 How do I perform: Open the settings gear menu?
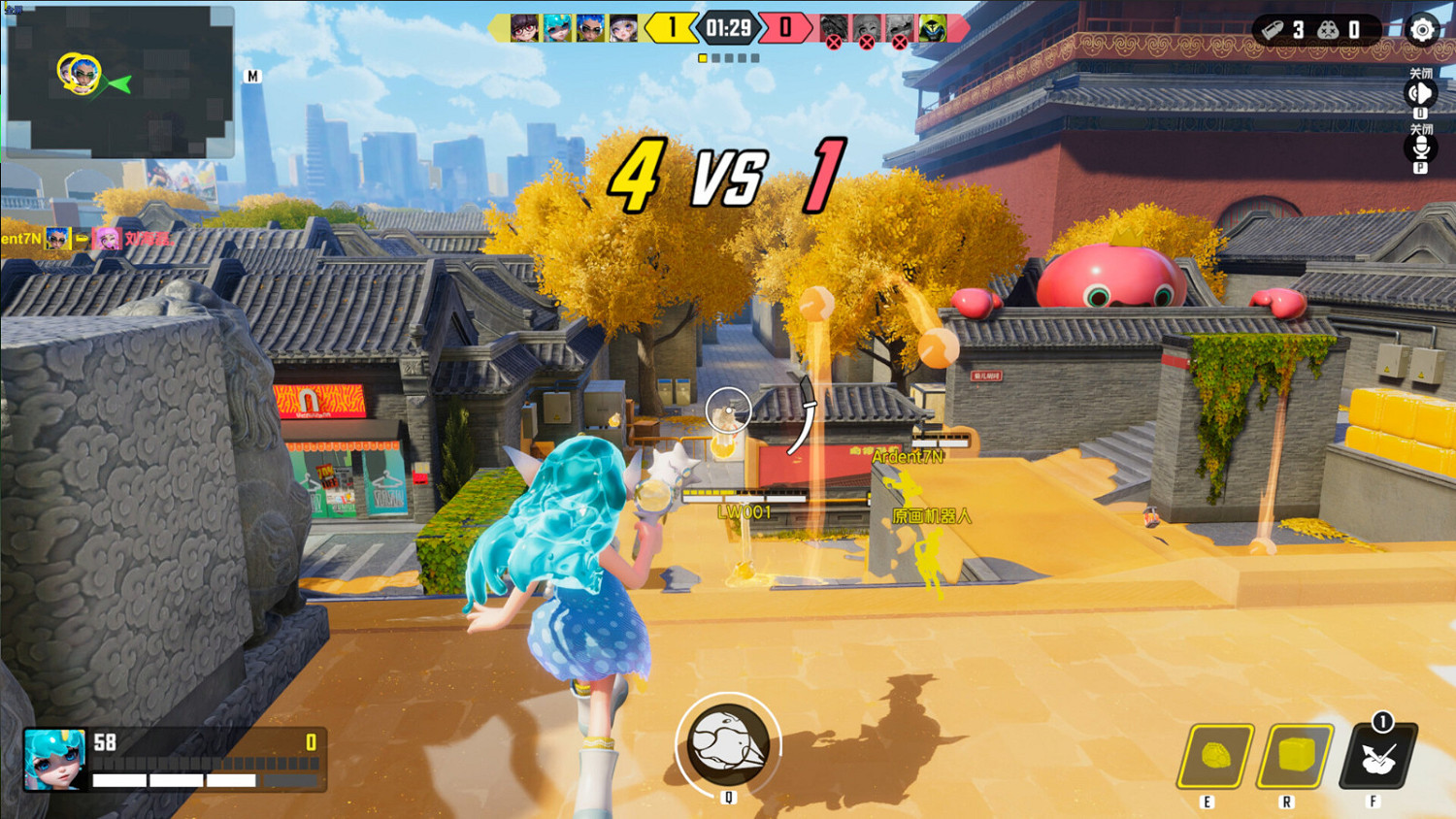[x=1421, y=30]
